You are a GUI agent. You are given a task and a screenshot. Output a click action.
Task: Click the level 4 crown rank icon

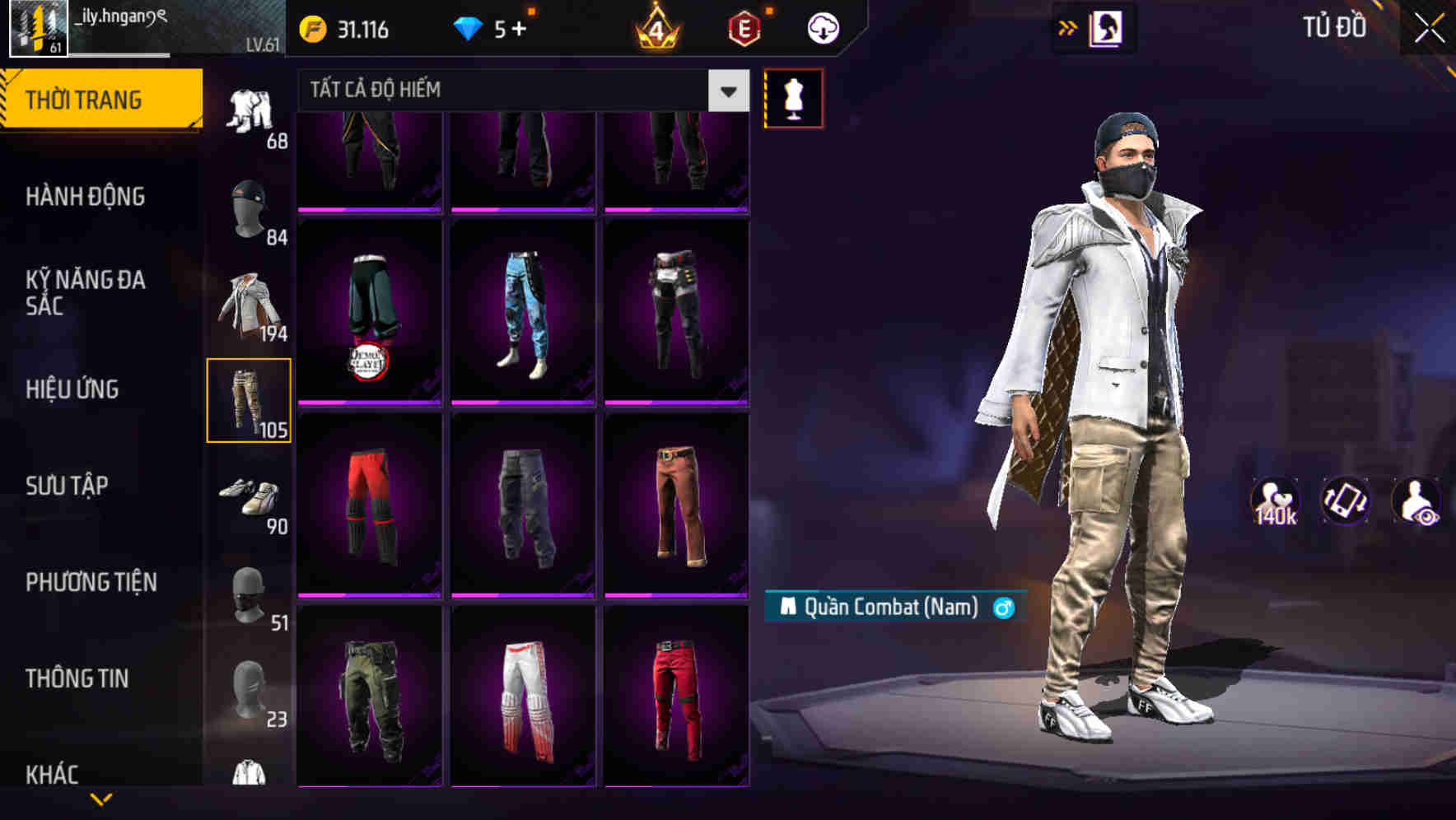click(653, 27)
